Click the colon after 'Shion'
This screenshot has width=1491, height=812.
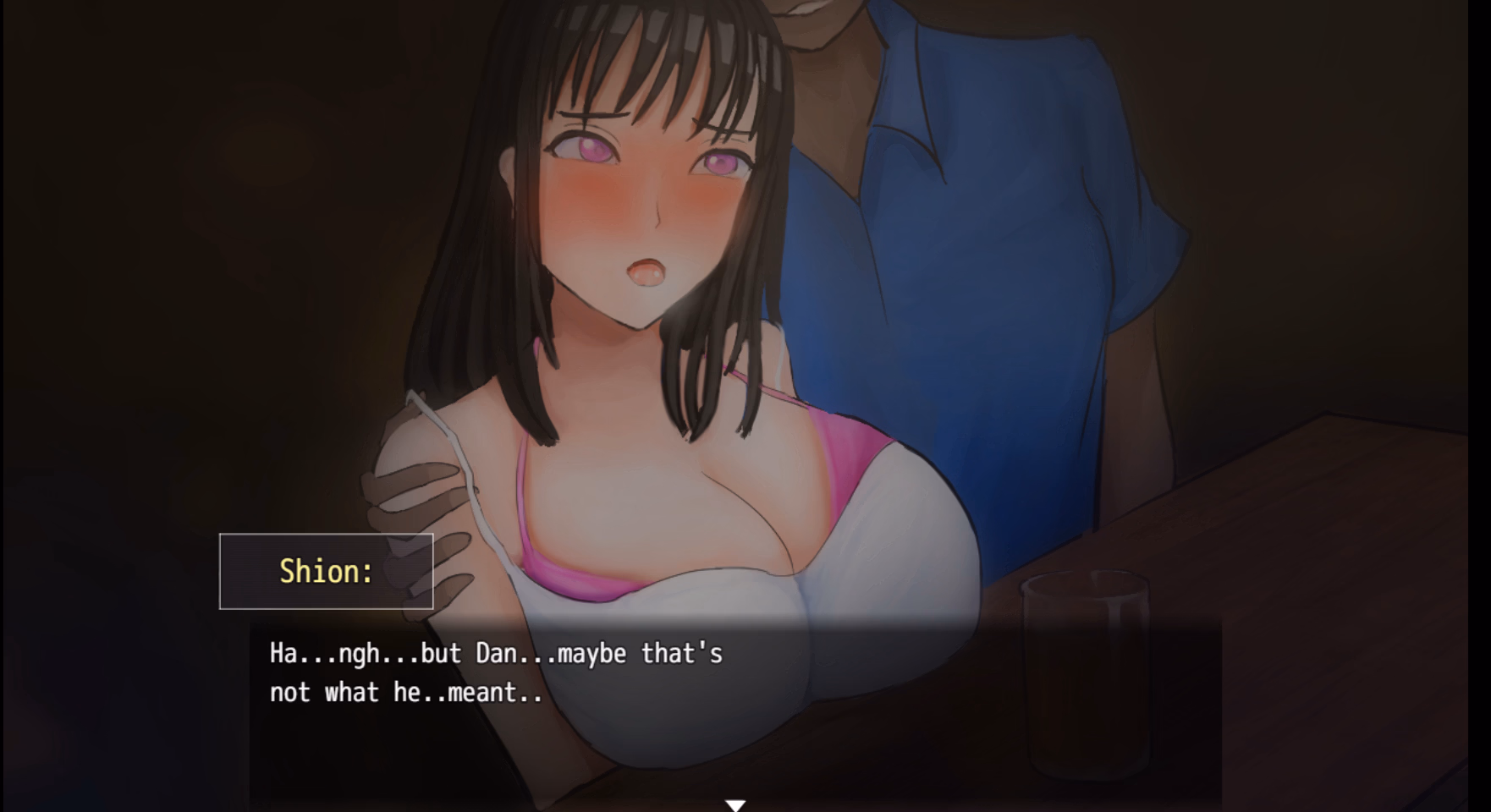(367, 571)
